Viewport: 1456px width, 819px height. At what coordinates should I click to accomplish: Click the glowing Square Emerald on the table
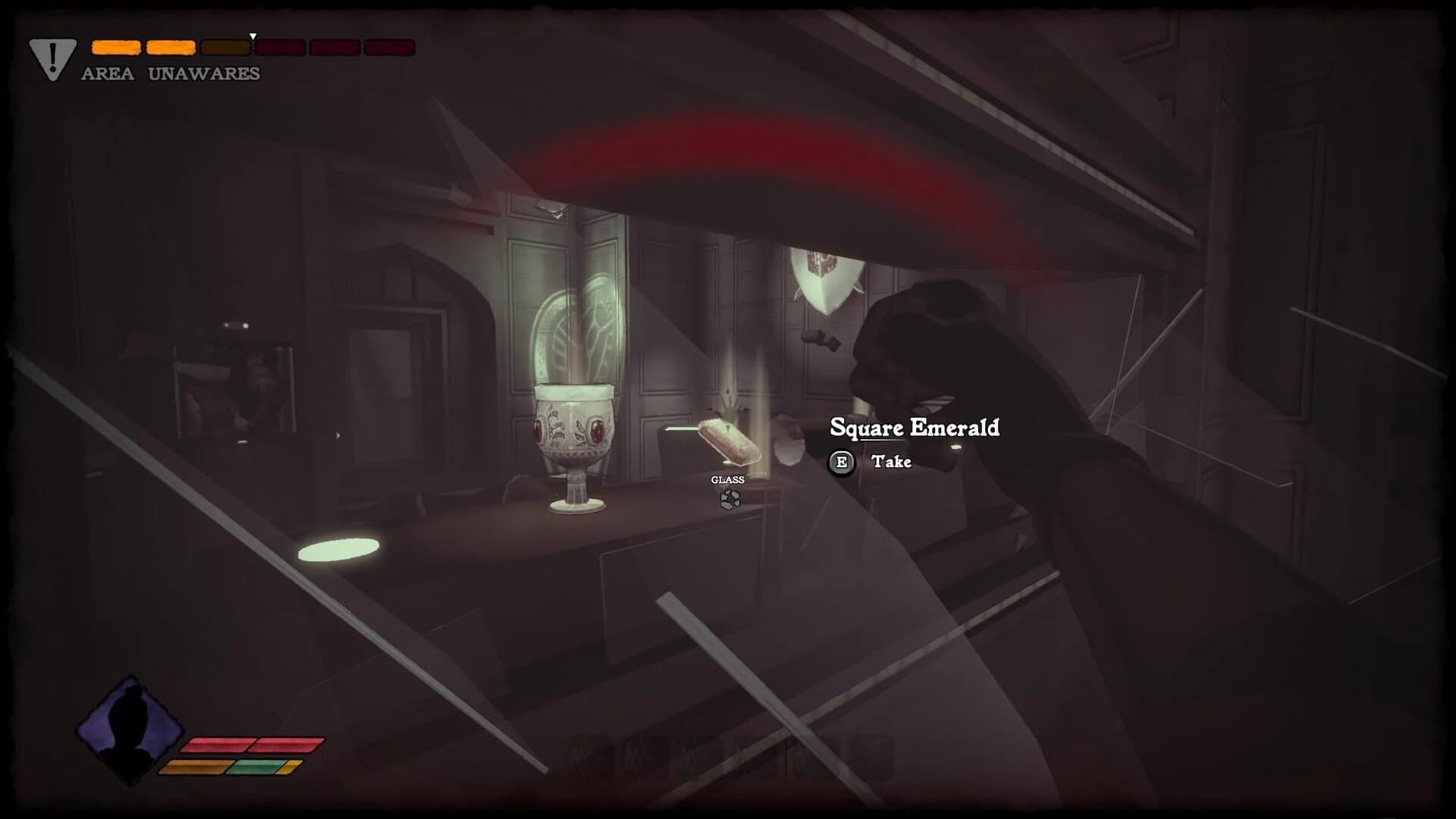[x=730, y=441]
